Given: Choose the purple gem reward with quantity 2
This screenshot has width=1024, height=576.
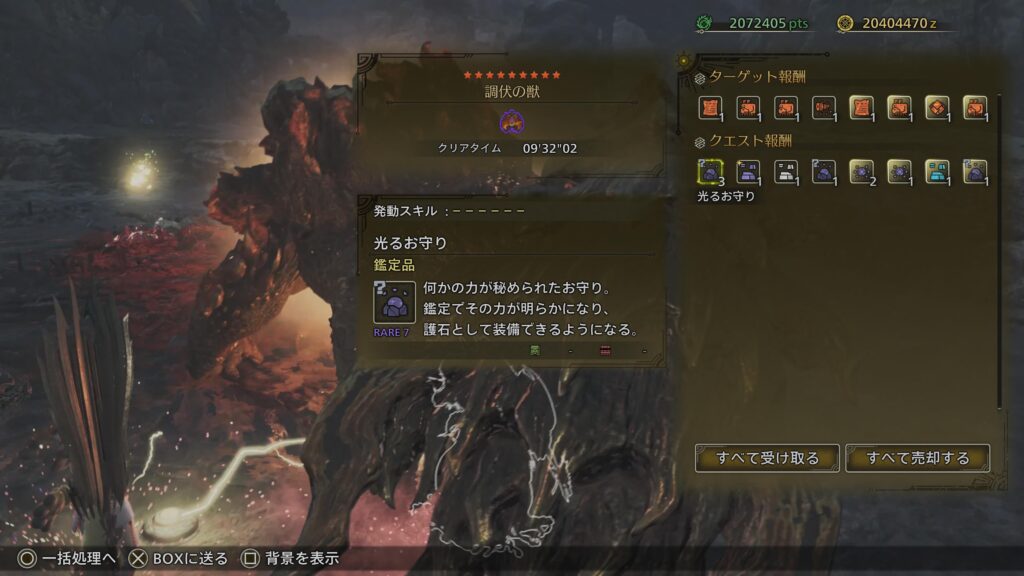Looking at the screenshot, I should (861, 172).
